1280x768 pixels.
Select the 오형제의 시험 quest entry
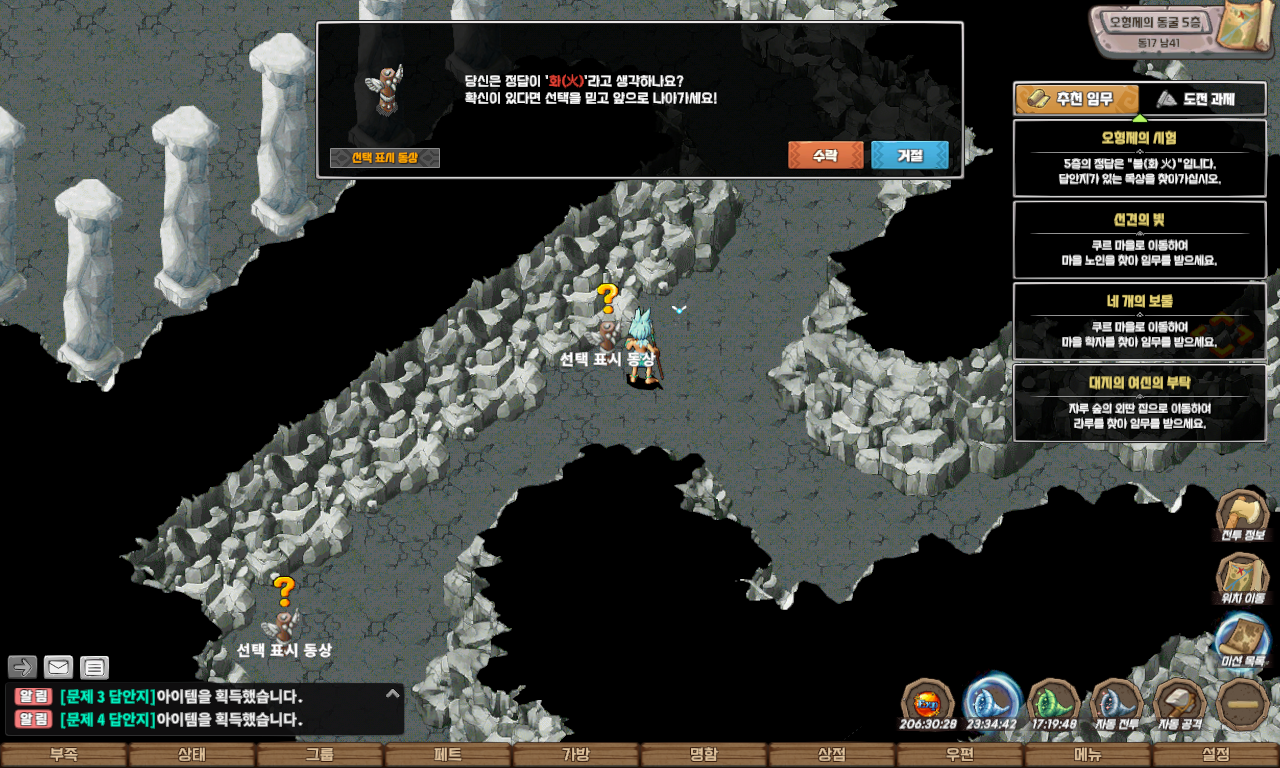point(1140,159)
